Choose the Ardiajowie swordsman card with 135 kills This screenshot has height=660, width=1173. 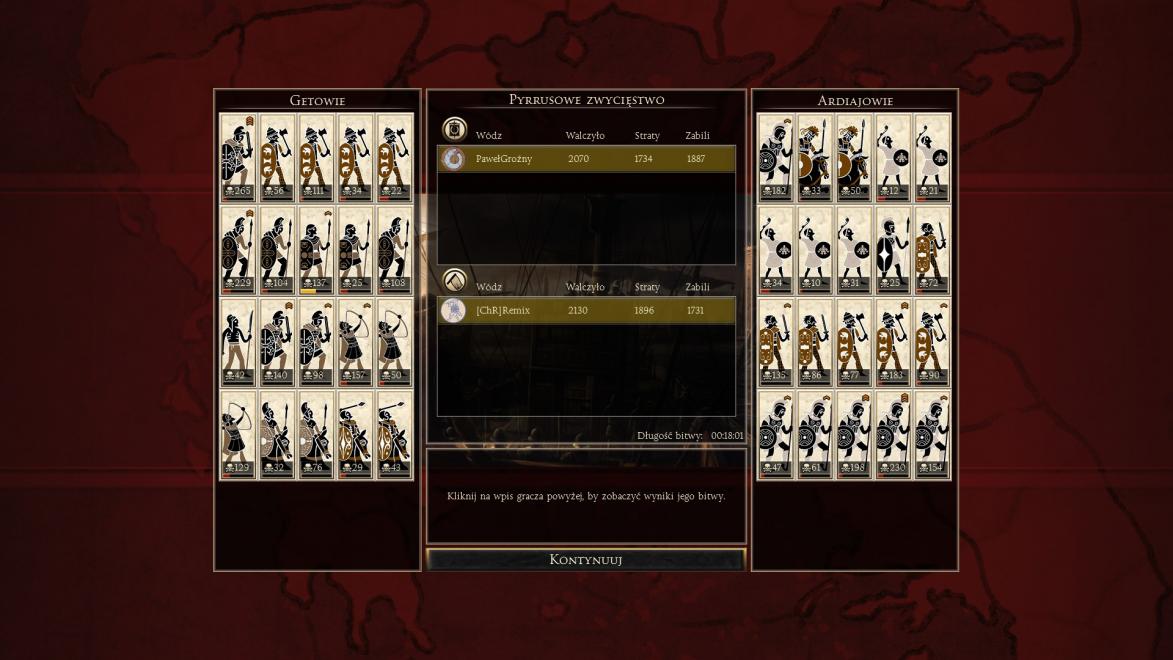point(776,343)
